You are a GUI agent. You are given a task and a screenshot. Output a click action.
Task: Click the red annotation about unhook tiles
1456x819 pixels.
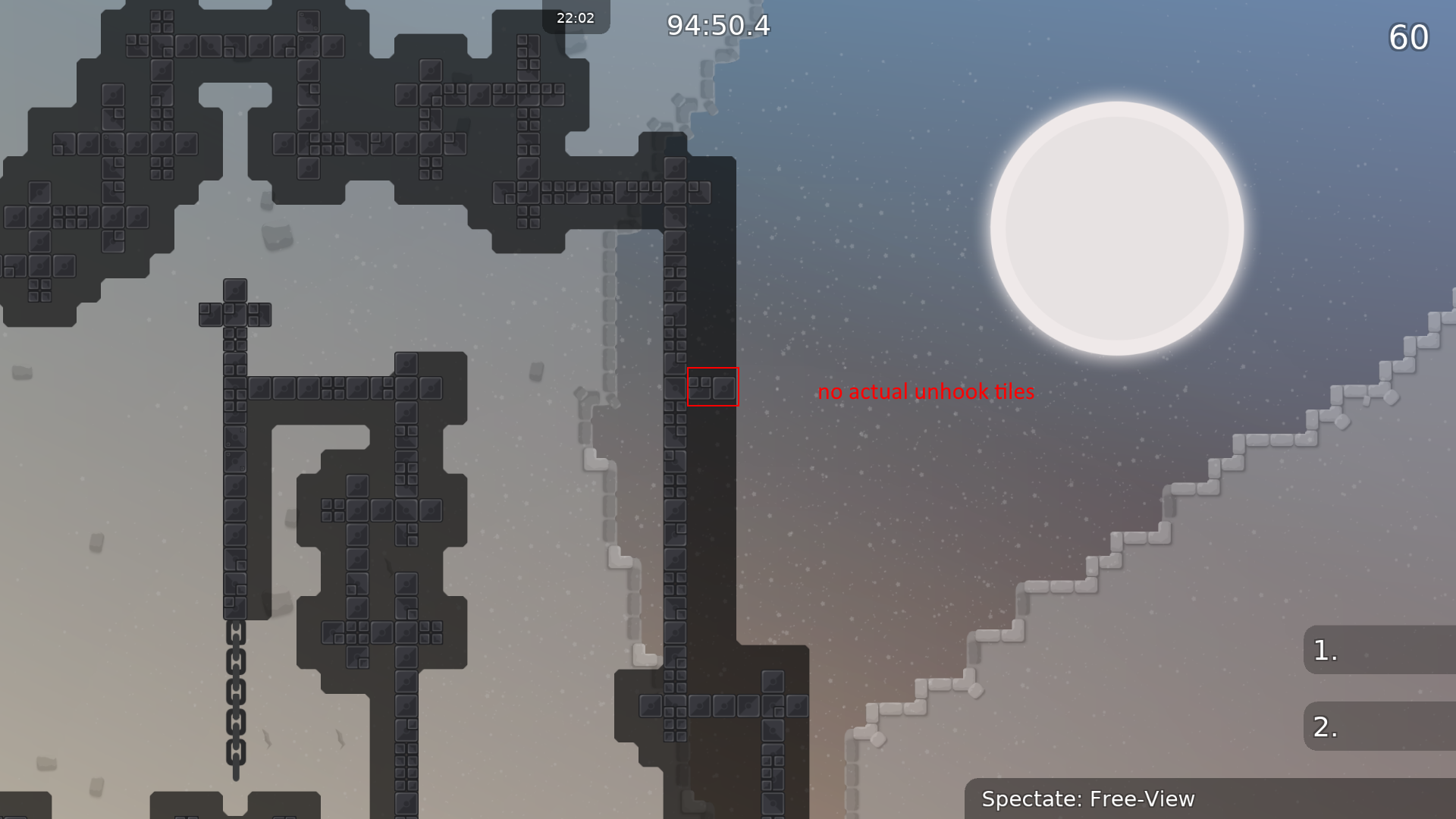pos(926,392)
